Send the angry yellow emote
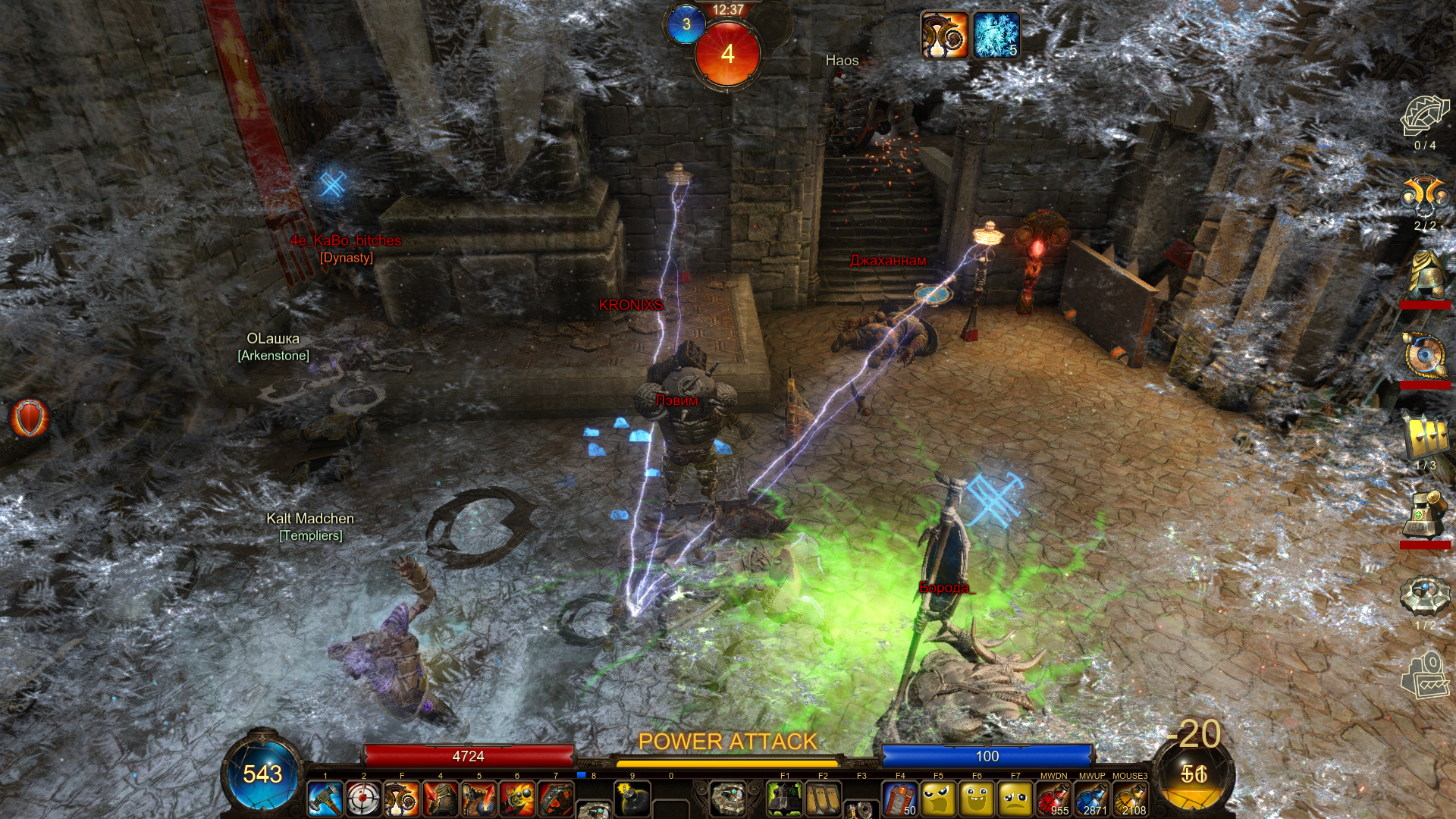The height and width of the screenshot is (819, 1456). tap(938, 799)
